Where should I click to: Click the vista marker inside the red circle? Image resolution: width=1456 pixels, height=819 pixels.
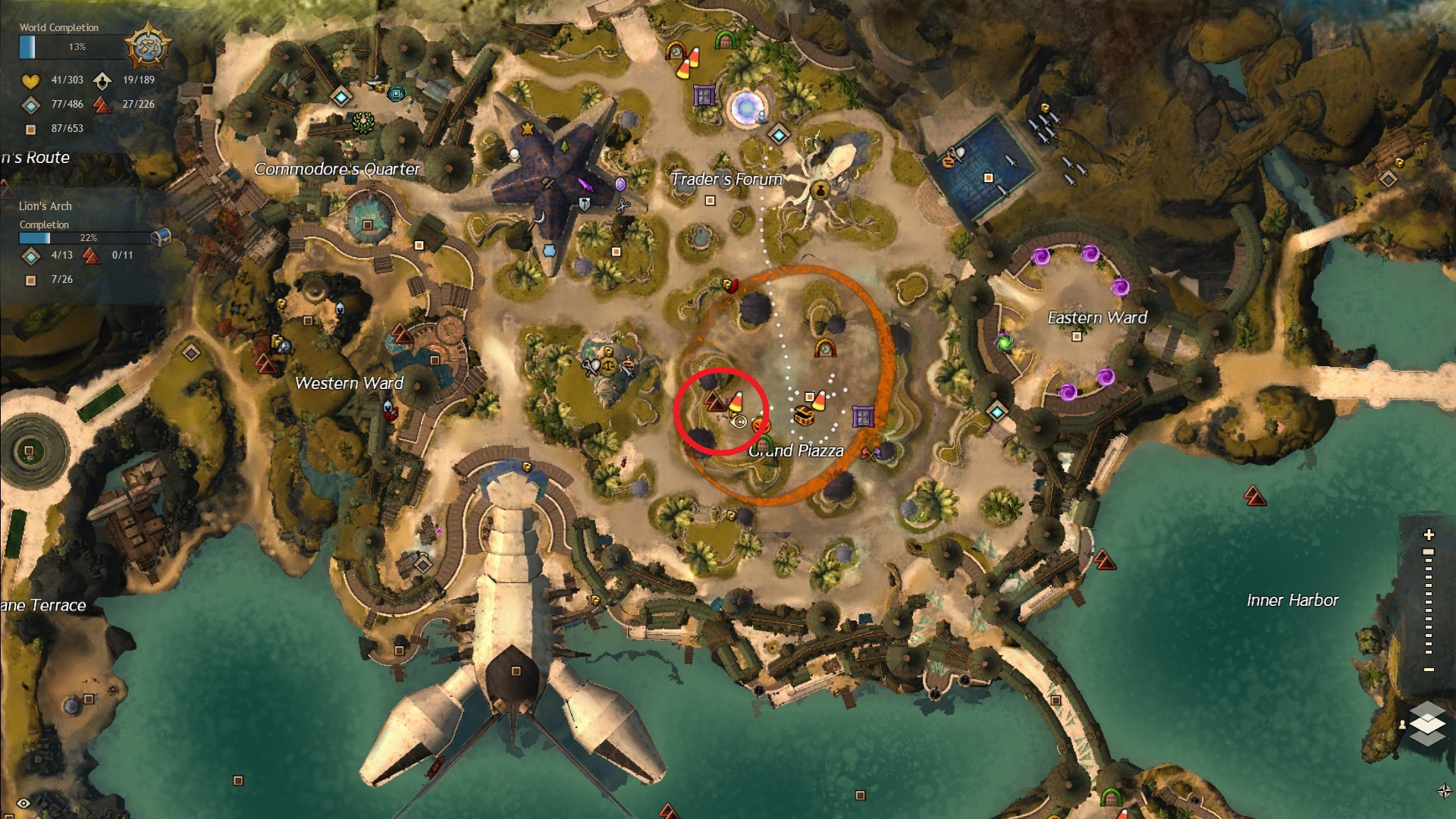point(714,402)
